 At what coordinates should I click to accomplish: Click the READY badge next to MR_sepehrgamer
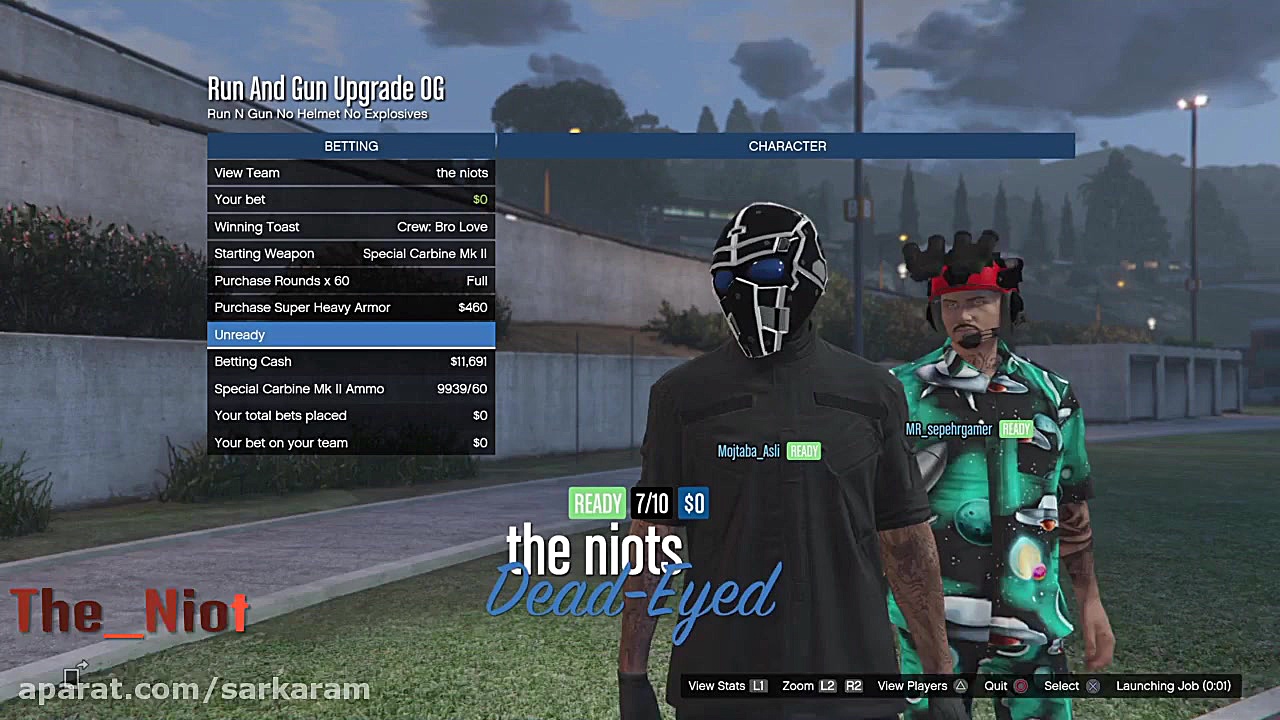pyautogui.click(x=1015, y=429)
